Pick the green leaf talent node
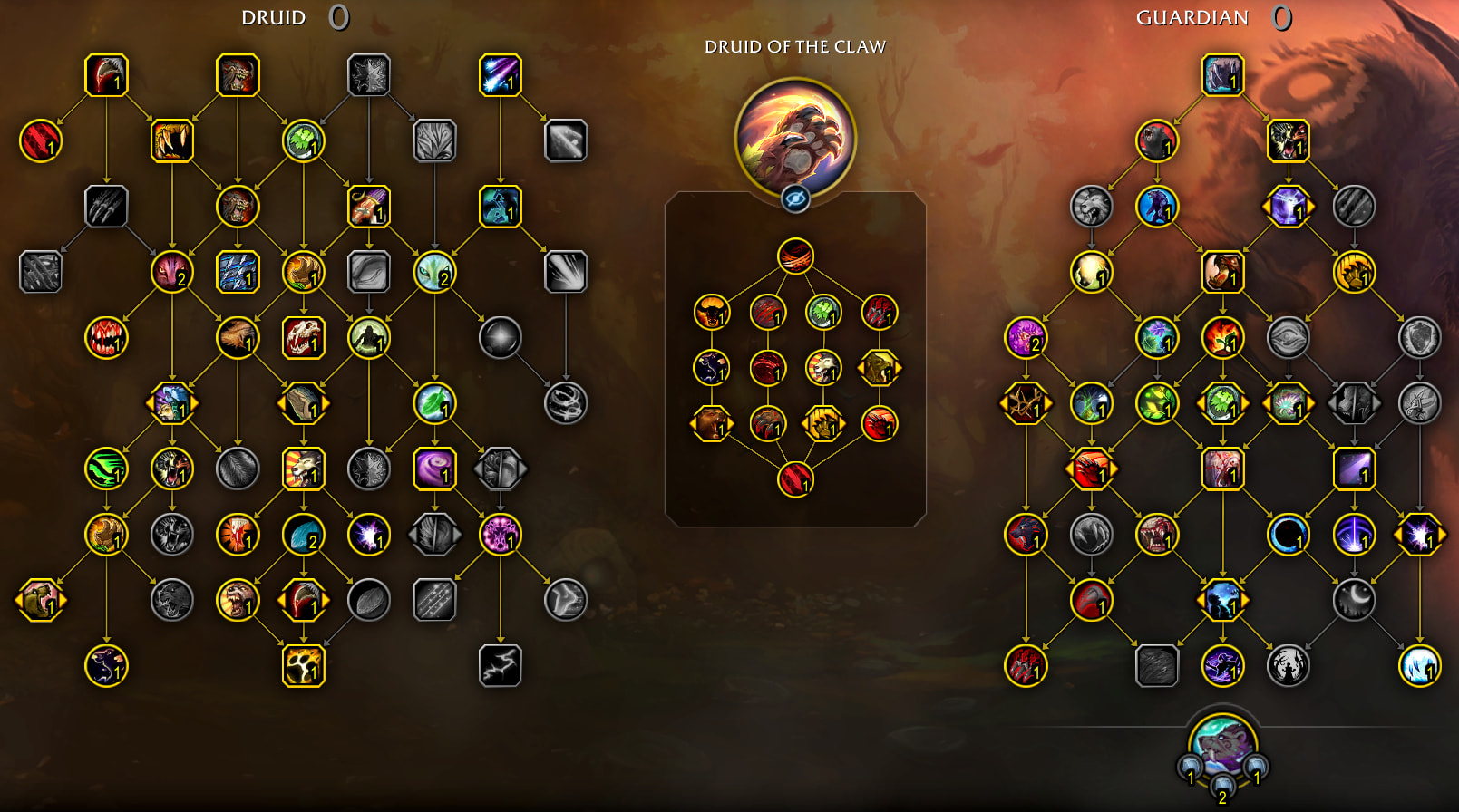 coord(434,403)
